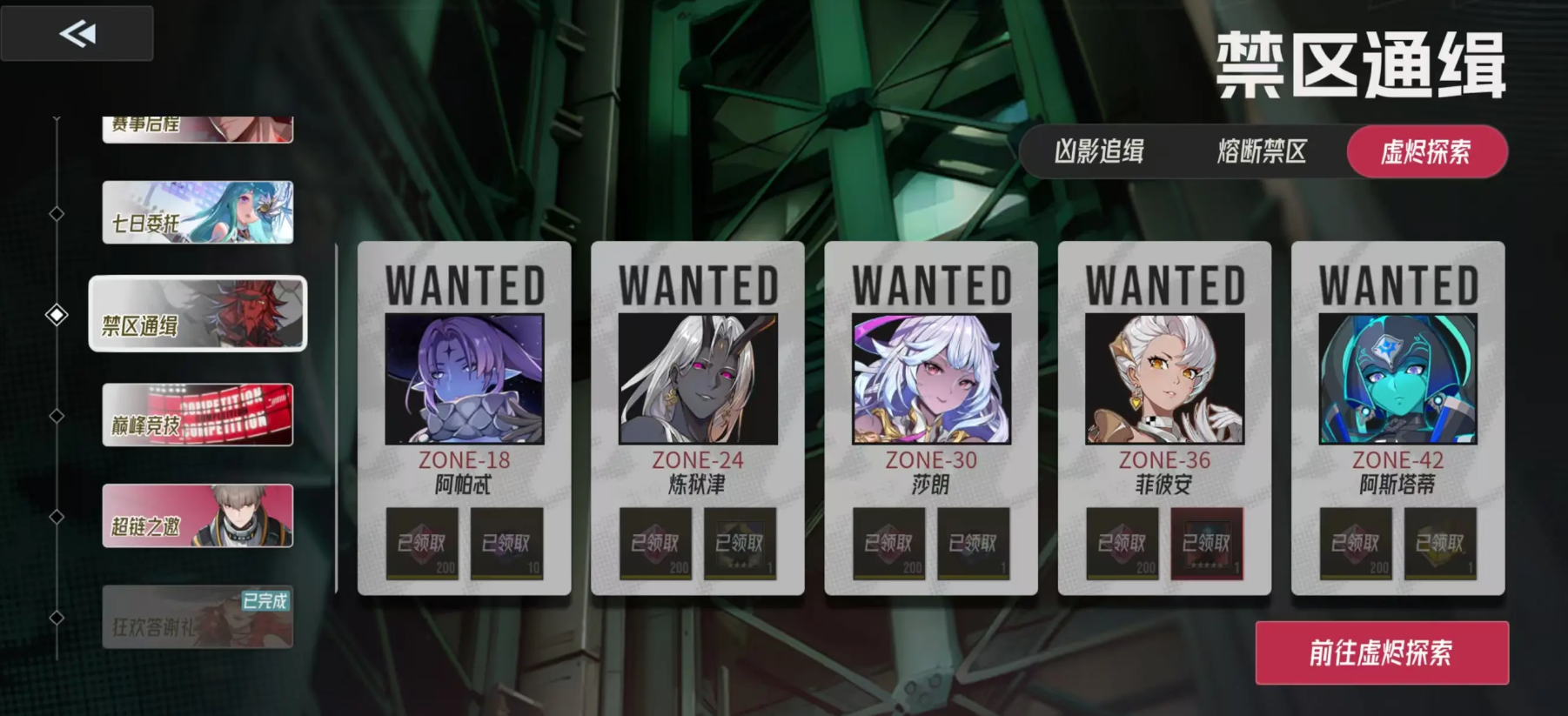Image resolution: width=1568 pixels, height=716 pixels.
Task: Click the 已领取 button under ZONE-24
Action: (x=655, y=545)
